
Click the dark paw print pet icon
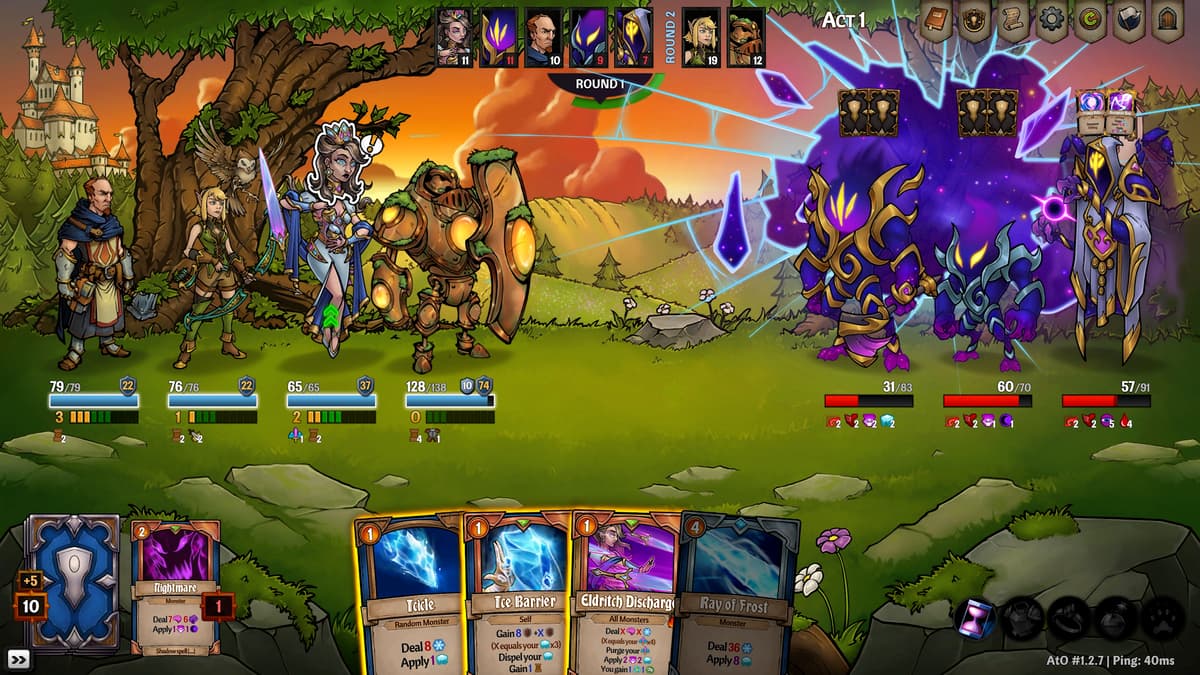(x=1161, y=619)
